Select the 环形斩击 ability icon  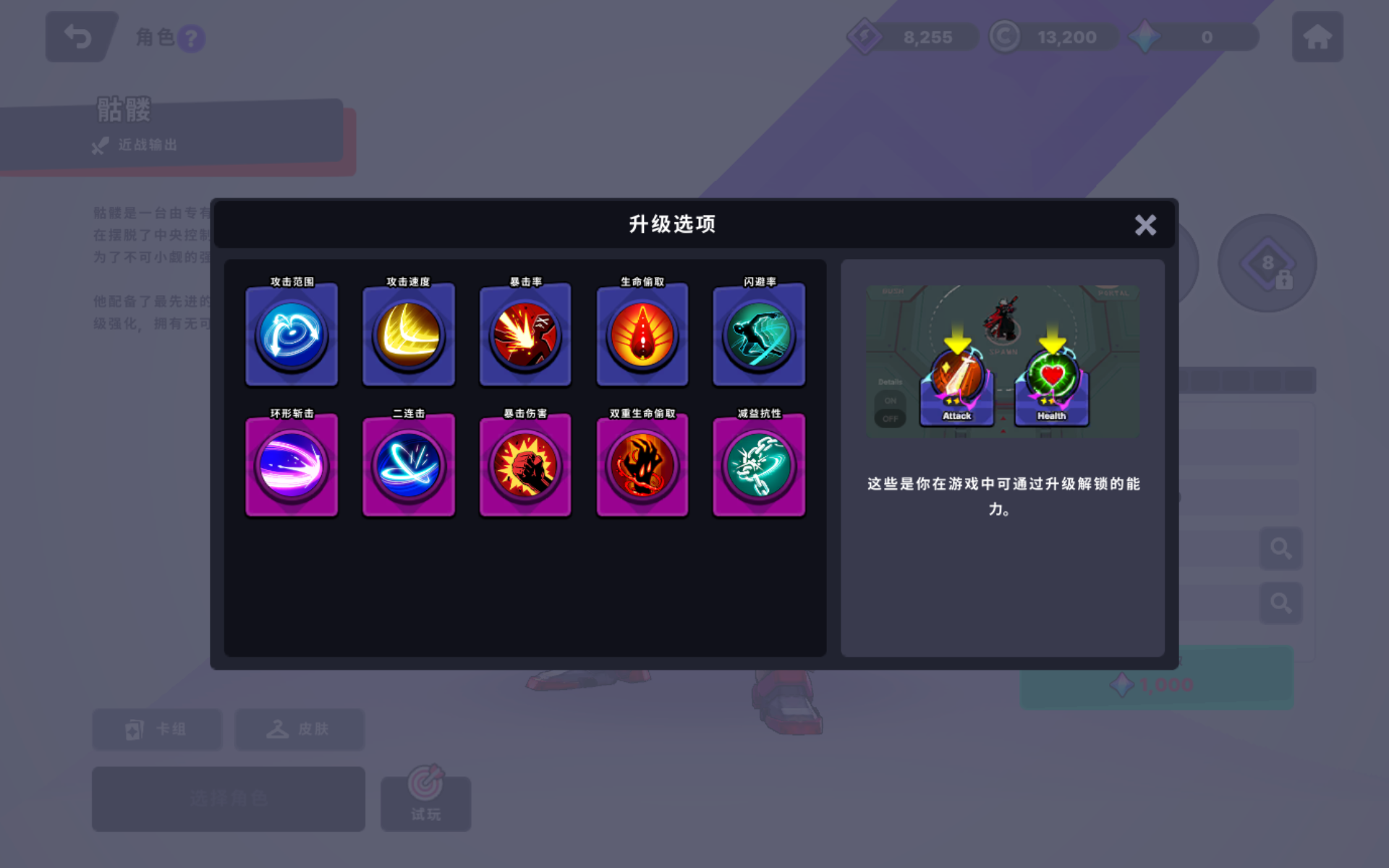click(x=292, y=465)
